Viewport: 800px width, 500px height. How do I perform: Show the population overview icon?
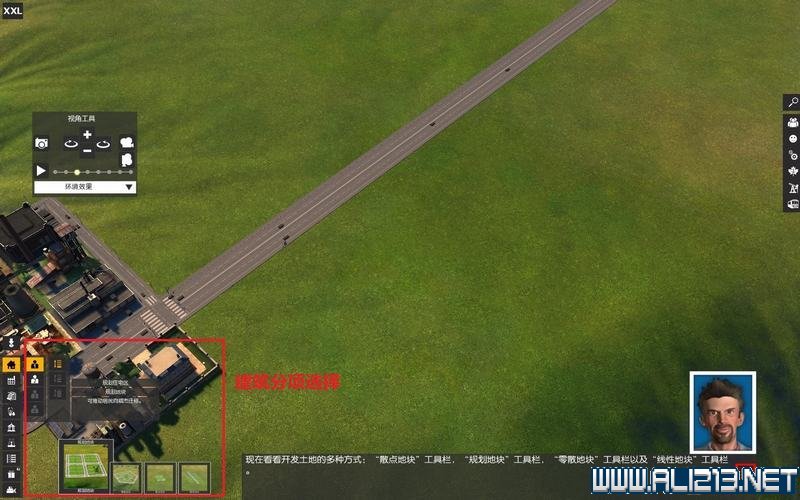[792, 120]
